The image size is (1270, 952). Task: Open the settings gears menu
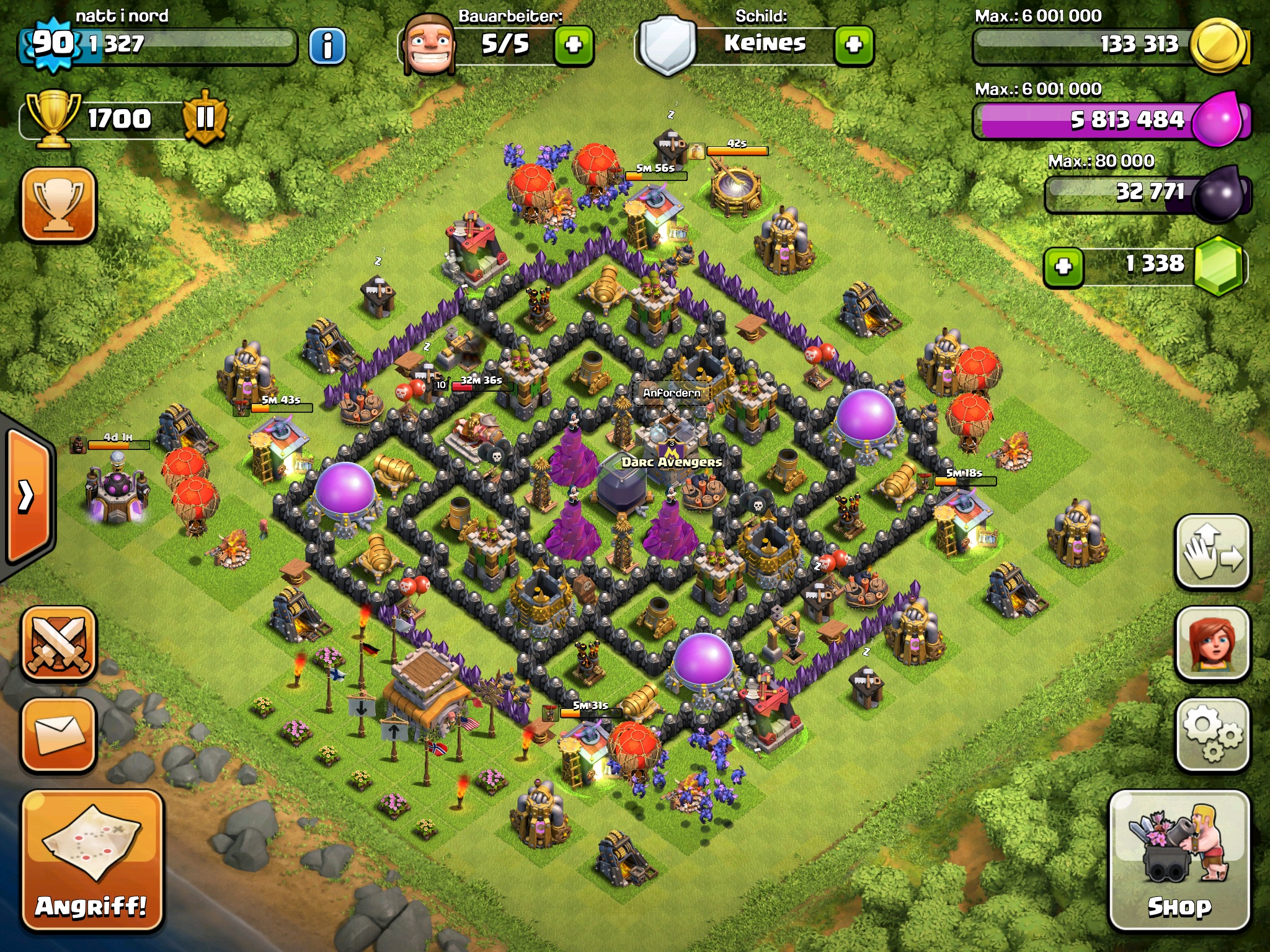1212,735
